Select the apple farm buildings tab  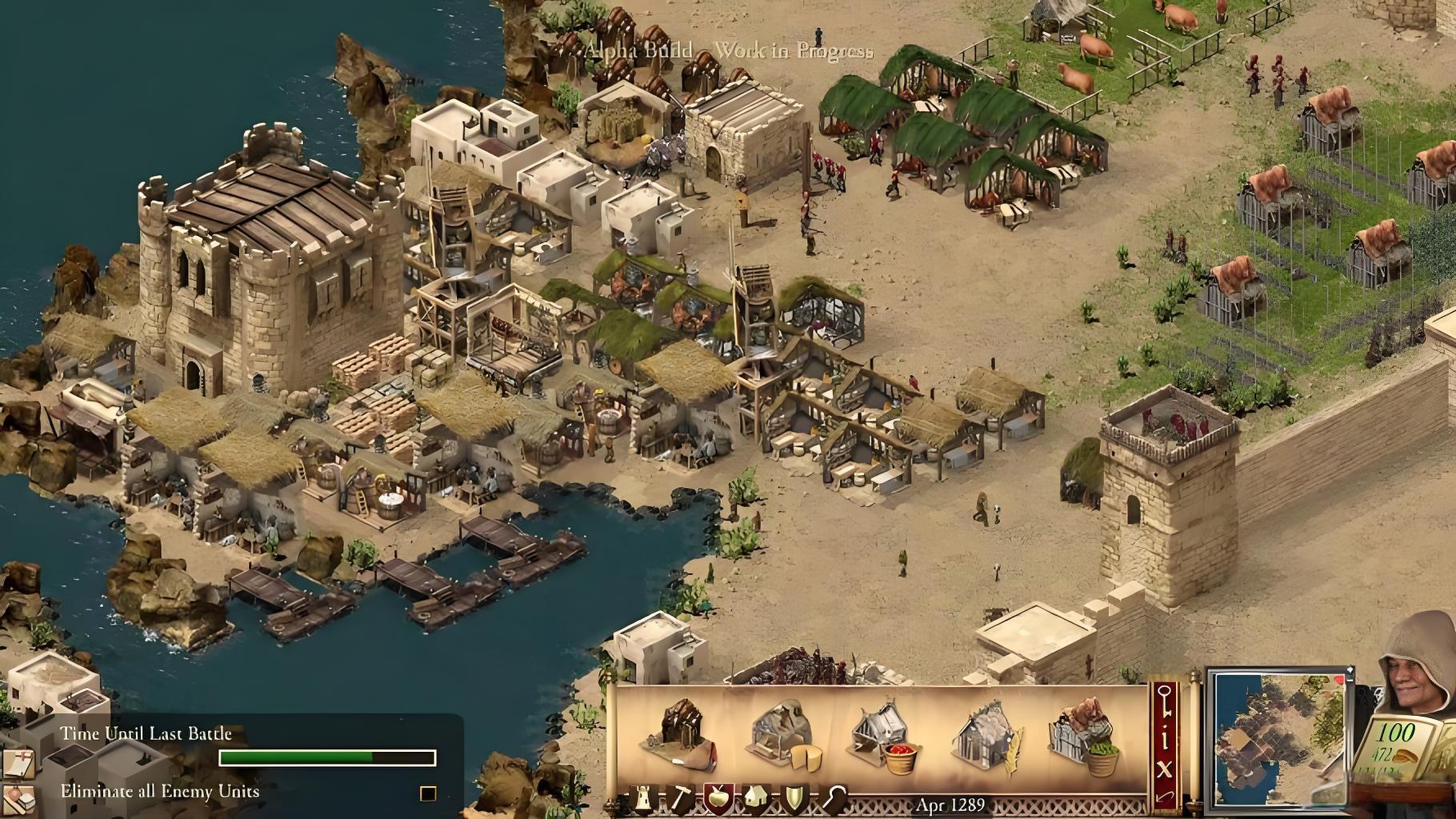(718, 799)
